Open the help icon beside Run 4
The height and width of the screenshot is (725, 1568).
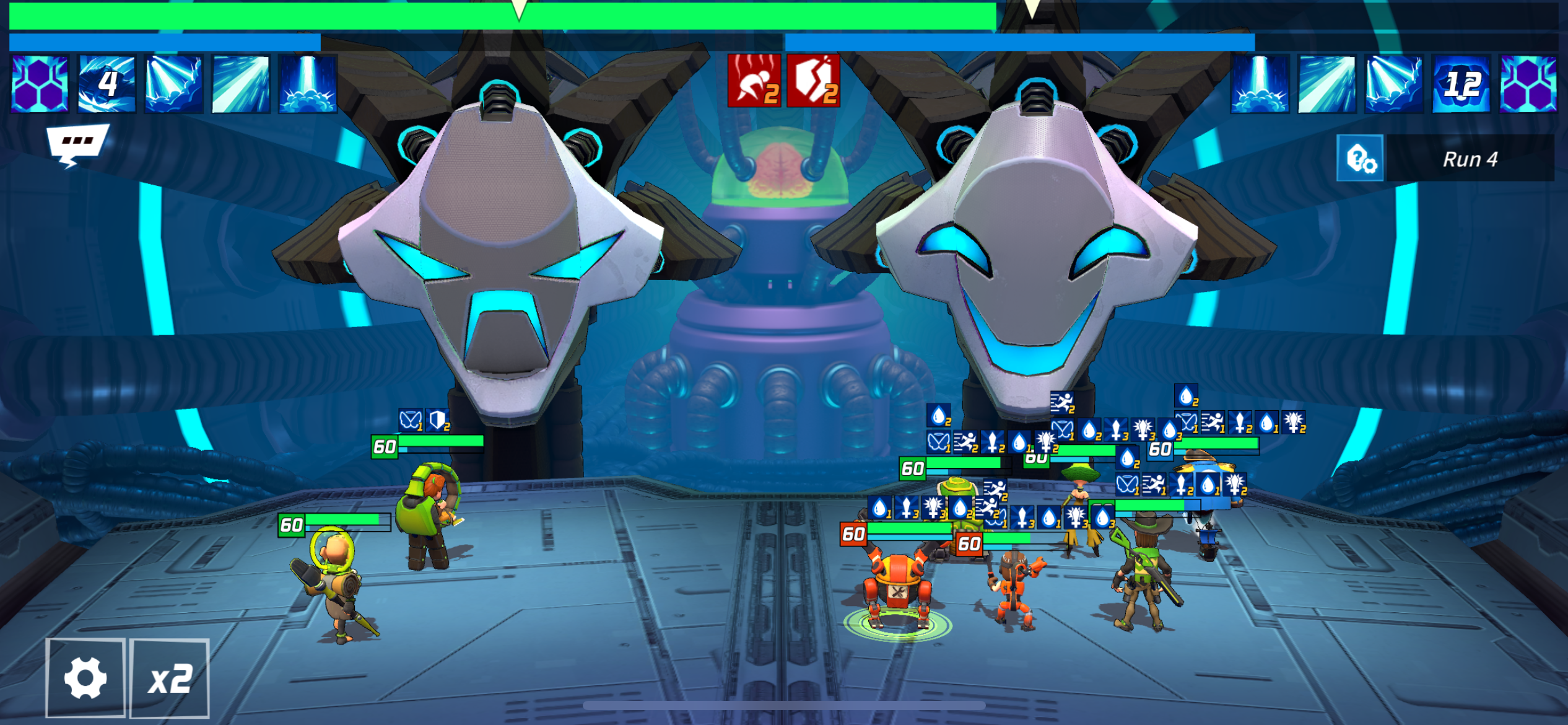[x=1360, y=159]
